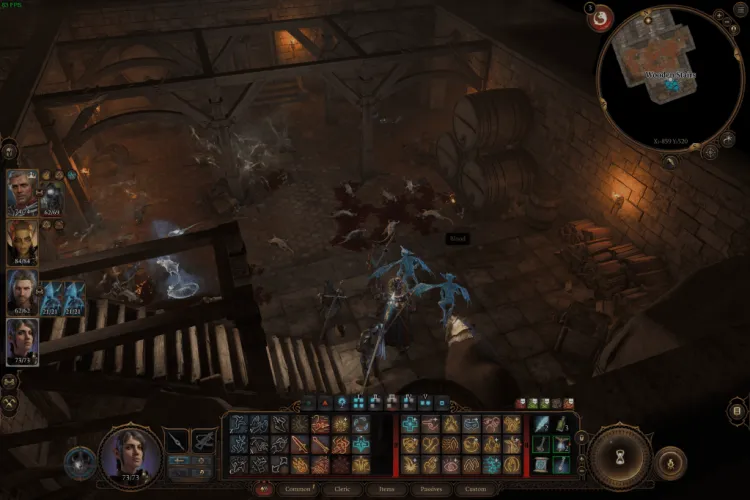Viewport: 750px width, 500px height.
Task: Select the ranged crossbow weapon slot
Action: point(204,440)
